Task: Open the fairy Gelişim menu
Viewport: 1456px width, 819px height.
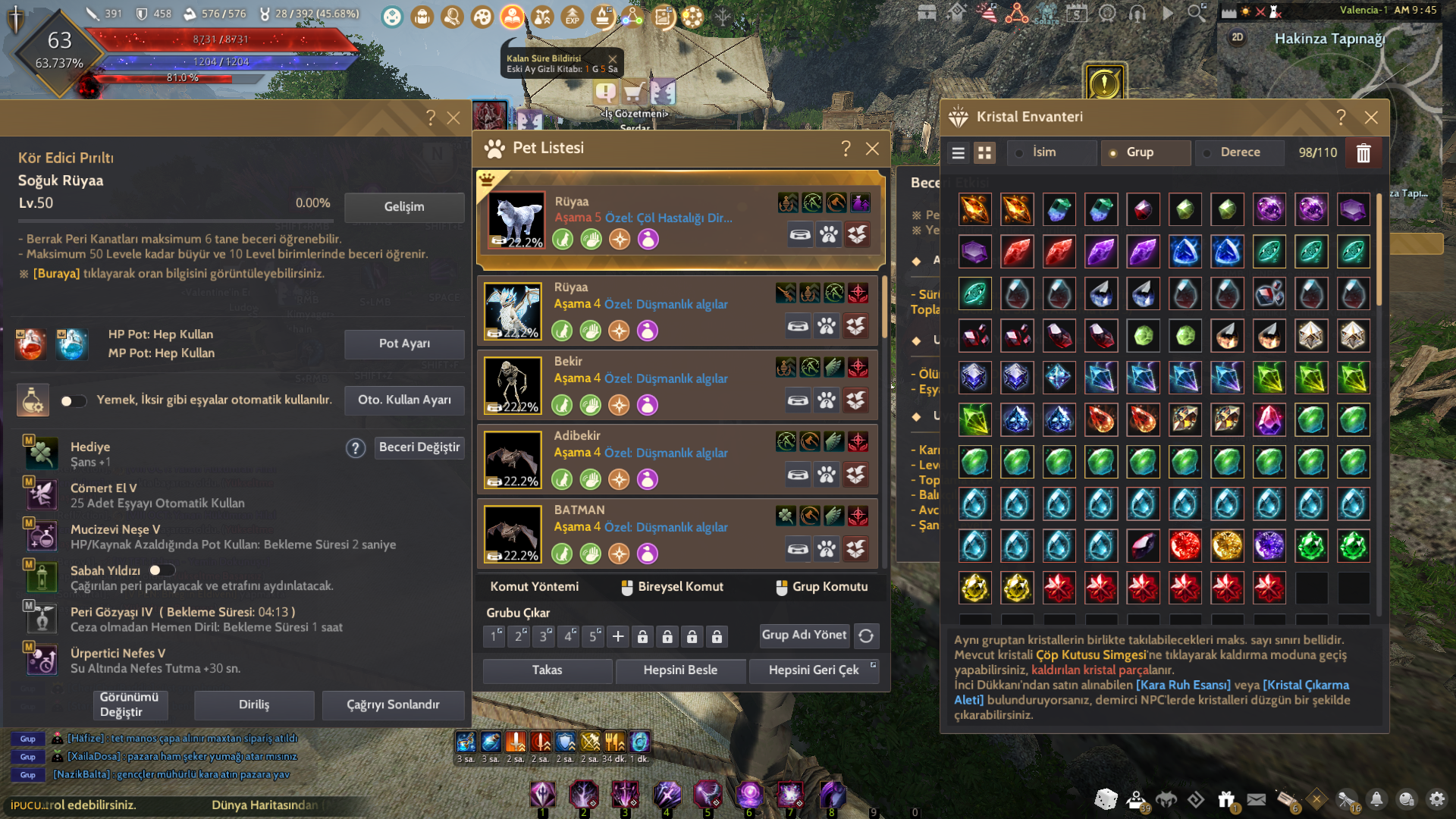Action: [403, 207]
